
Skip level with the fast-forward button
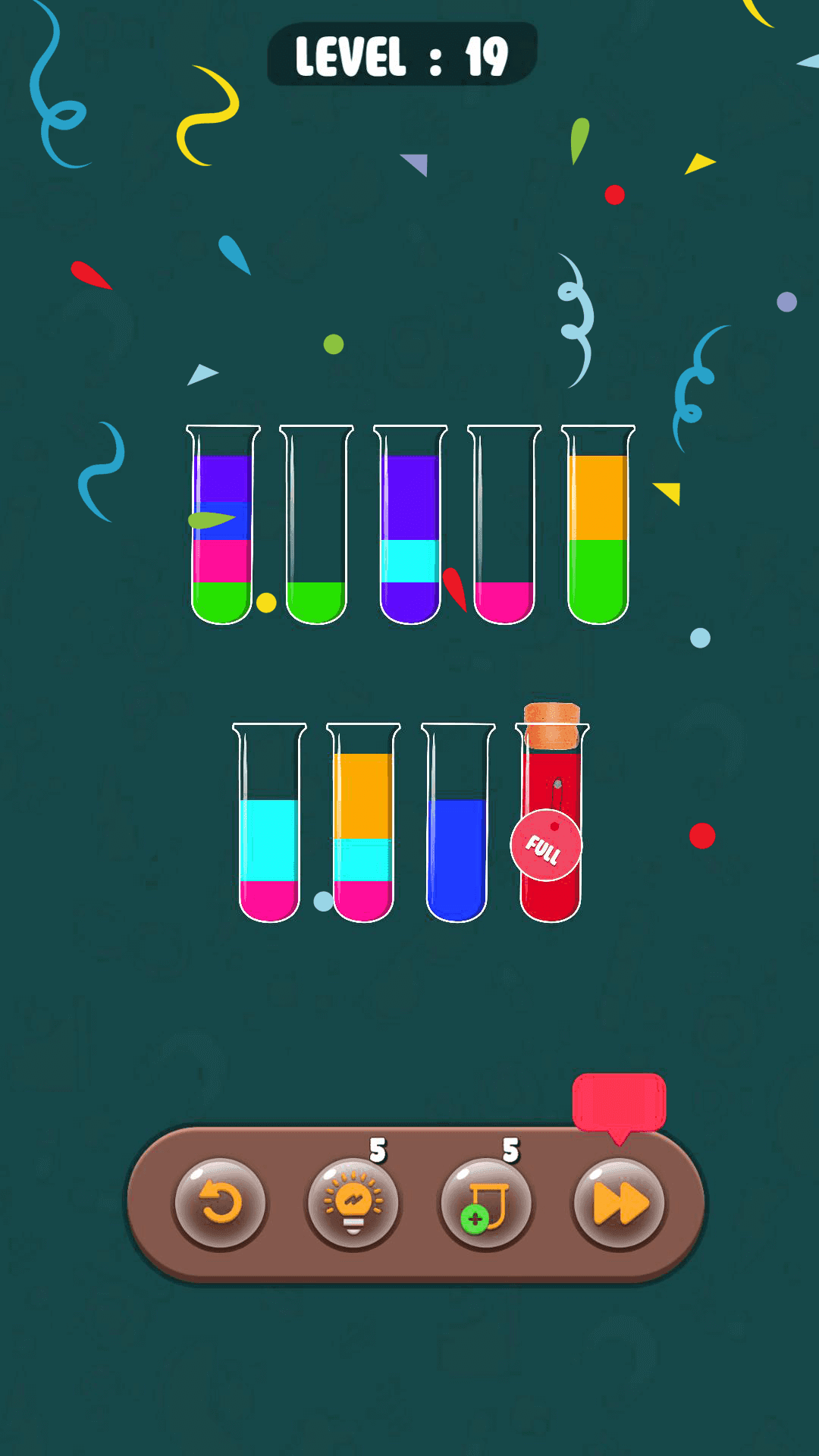[x=620, y=1203]
